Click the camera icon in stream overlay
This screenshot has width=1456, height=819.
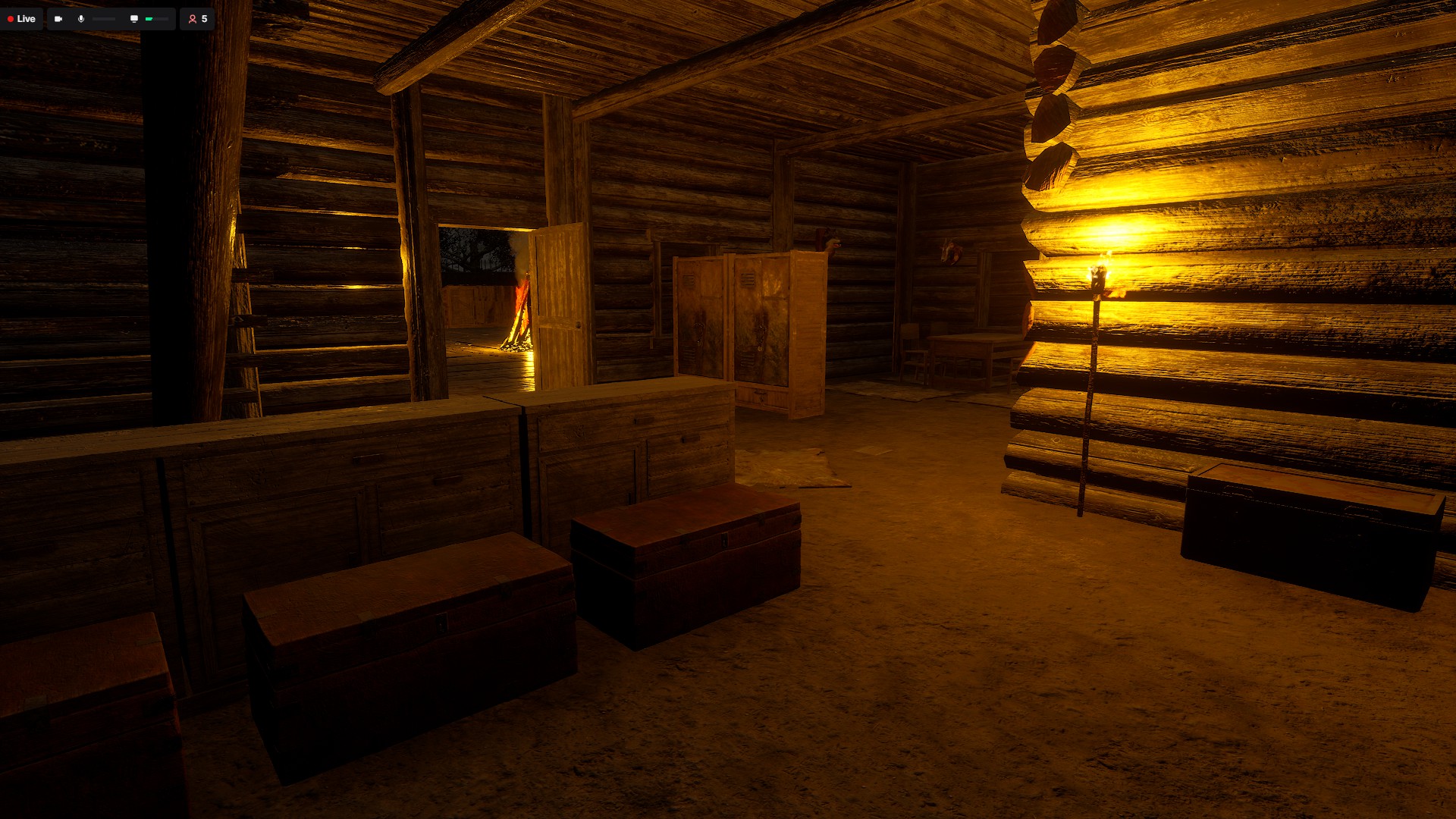click(x=58, y=19)
